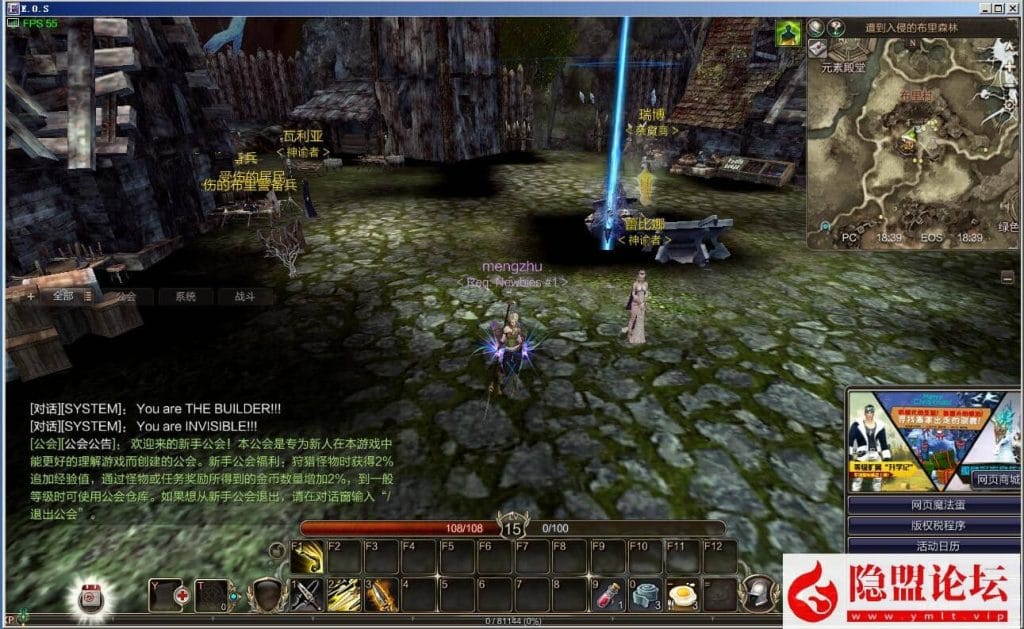Add a new chat tab with the plus button
Viewport: 1024px width, 629px height.
(x=31, y=296)
